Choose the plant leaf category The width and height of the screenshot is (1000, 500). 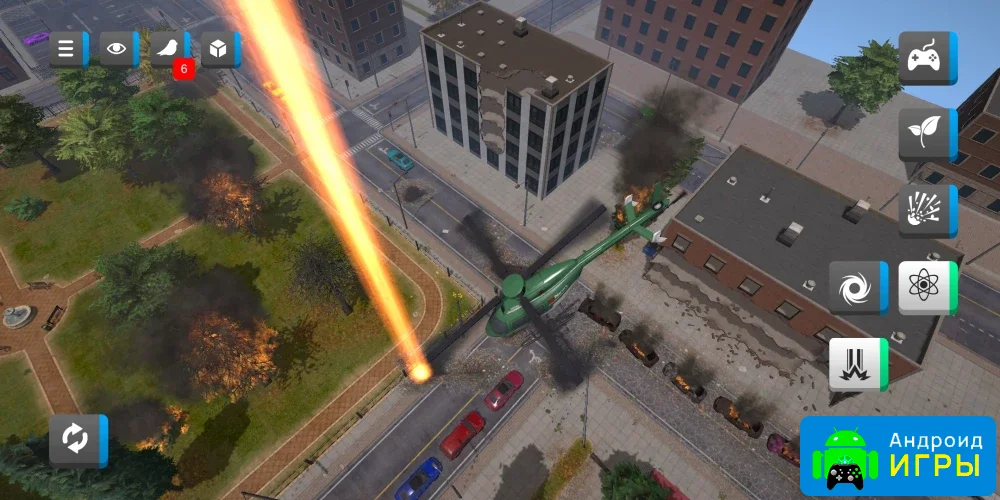(x=925, y=134)
